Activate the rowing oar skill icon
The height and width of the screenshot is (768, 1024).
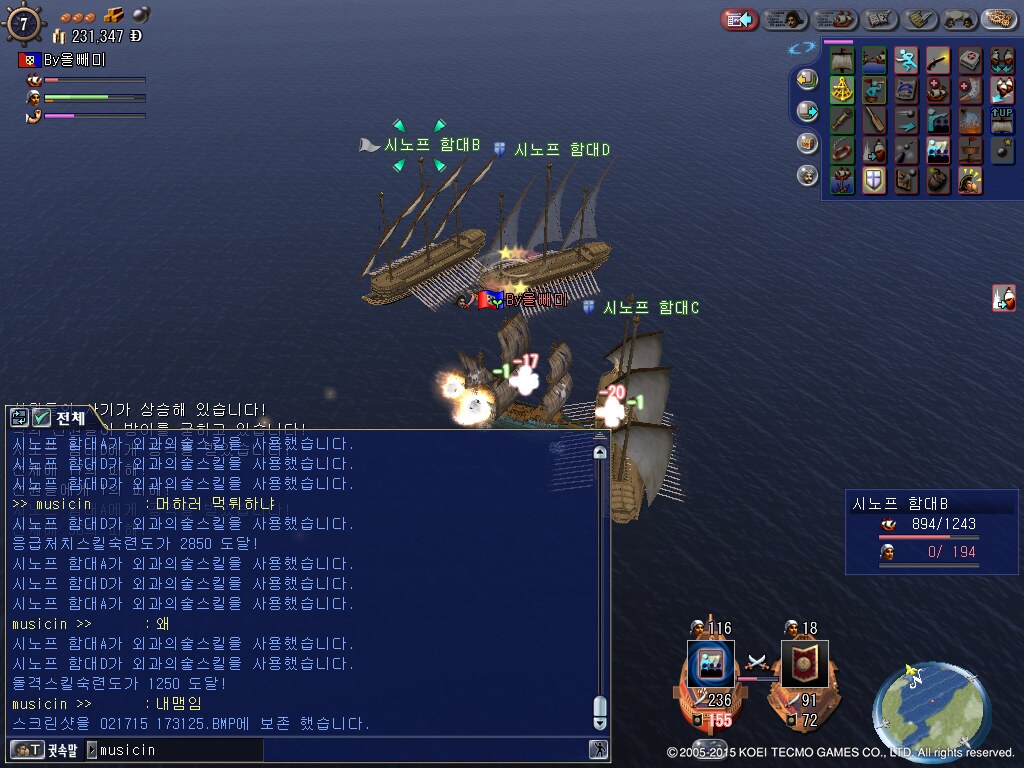(874, 121)
